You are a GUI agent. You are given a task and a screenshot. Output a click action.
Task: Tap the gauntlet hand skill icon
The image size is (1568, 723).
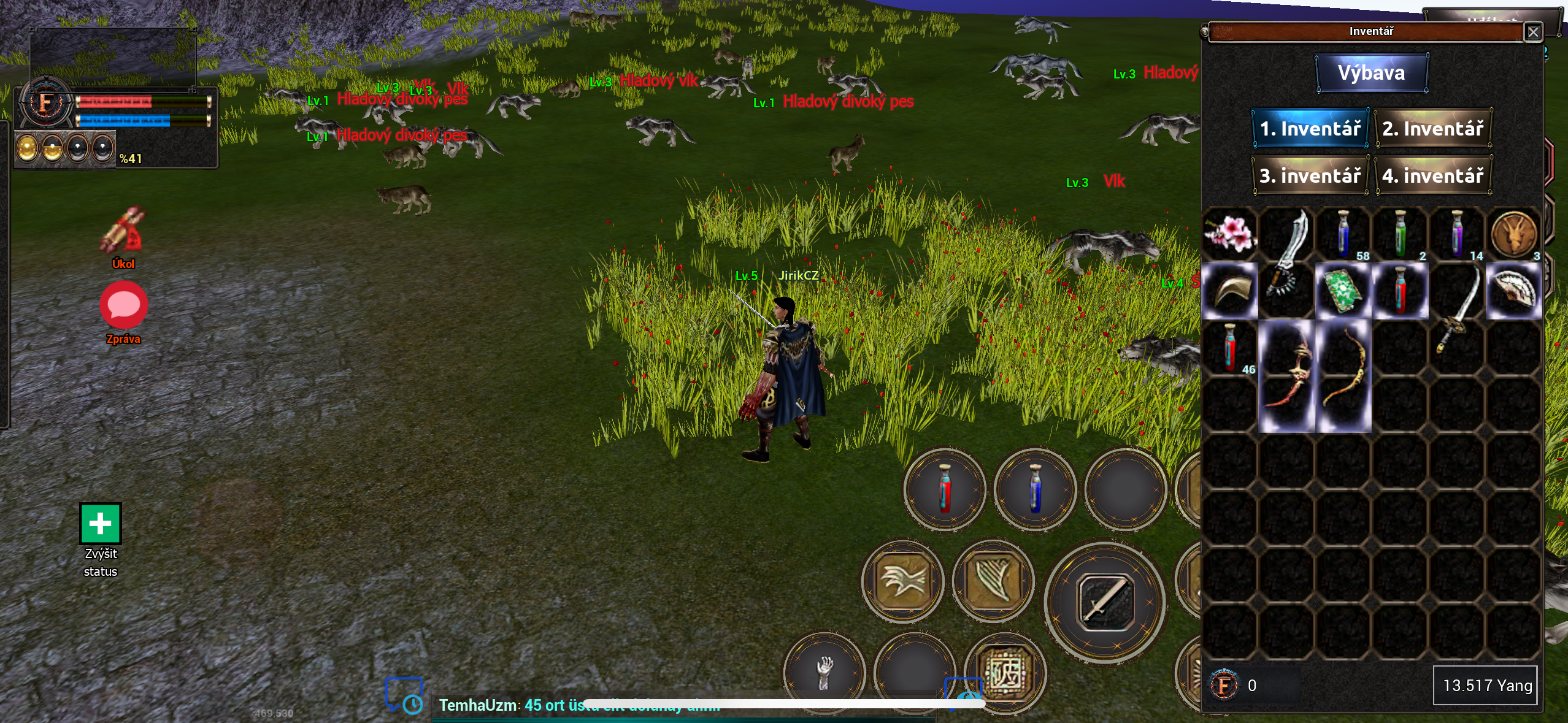pos(824,672)
